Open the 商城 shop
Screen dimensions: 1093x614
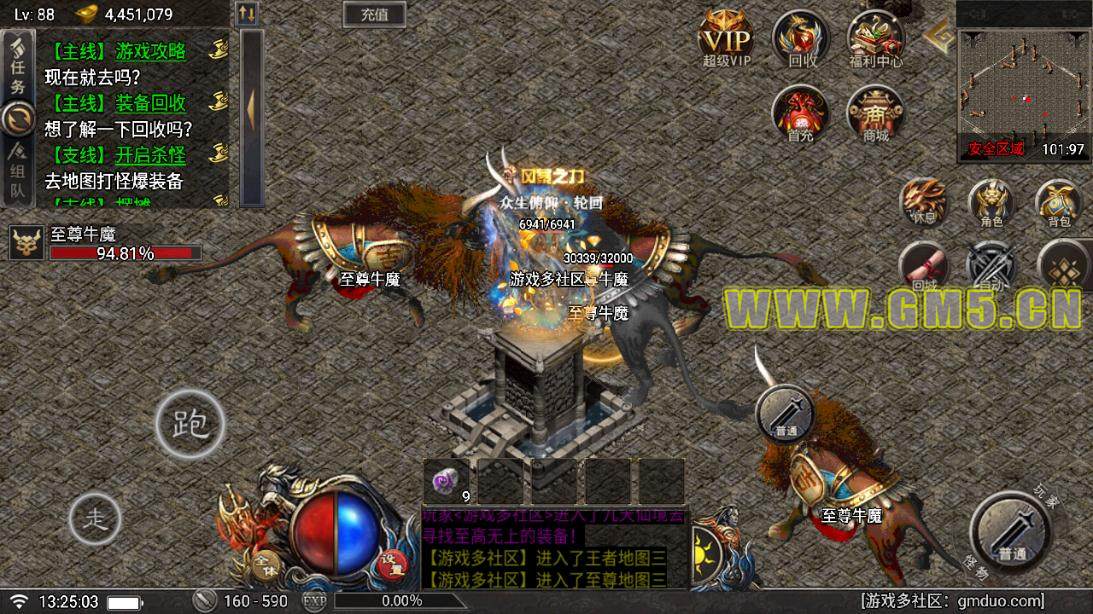(x=874, y=113)
